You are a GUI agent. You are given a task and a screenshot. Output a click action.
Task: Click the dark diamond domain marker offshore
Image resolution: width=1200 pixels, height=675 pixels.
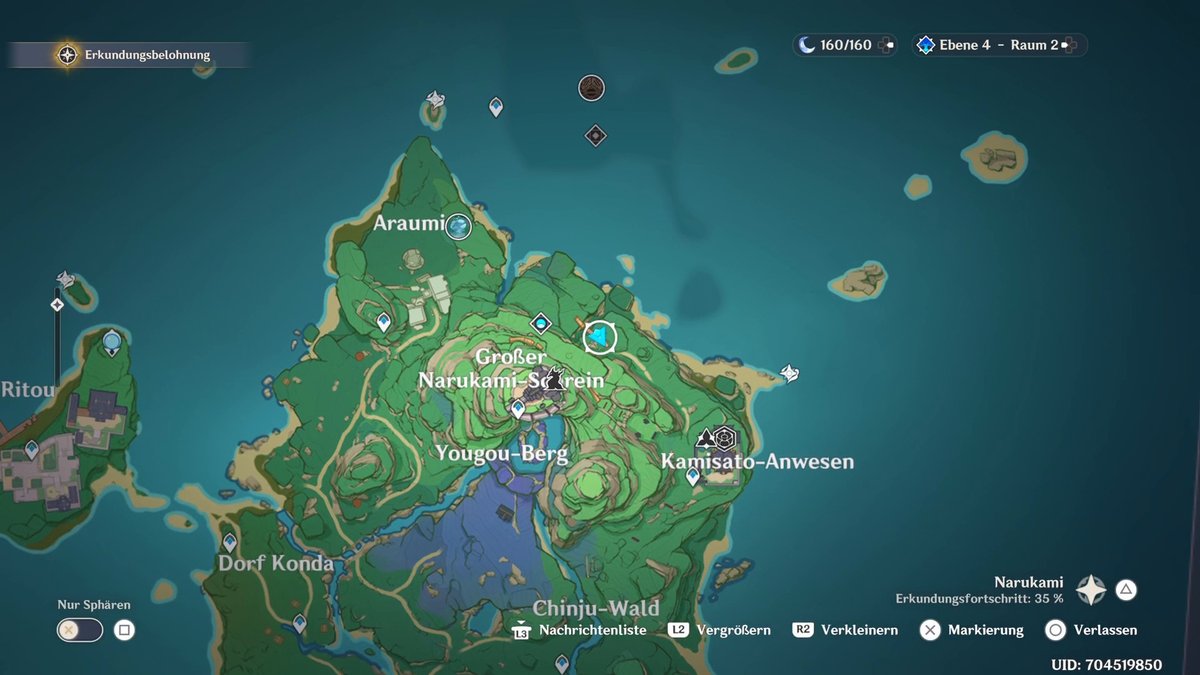pos(596,135)
